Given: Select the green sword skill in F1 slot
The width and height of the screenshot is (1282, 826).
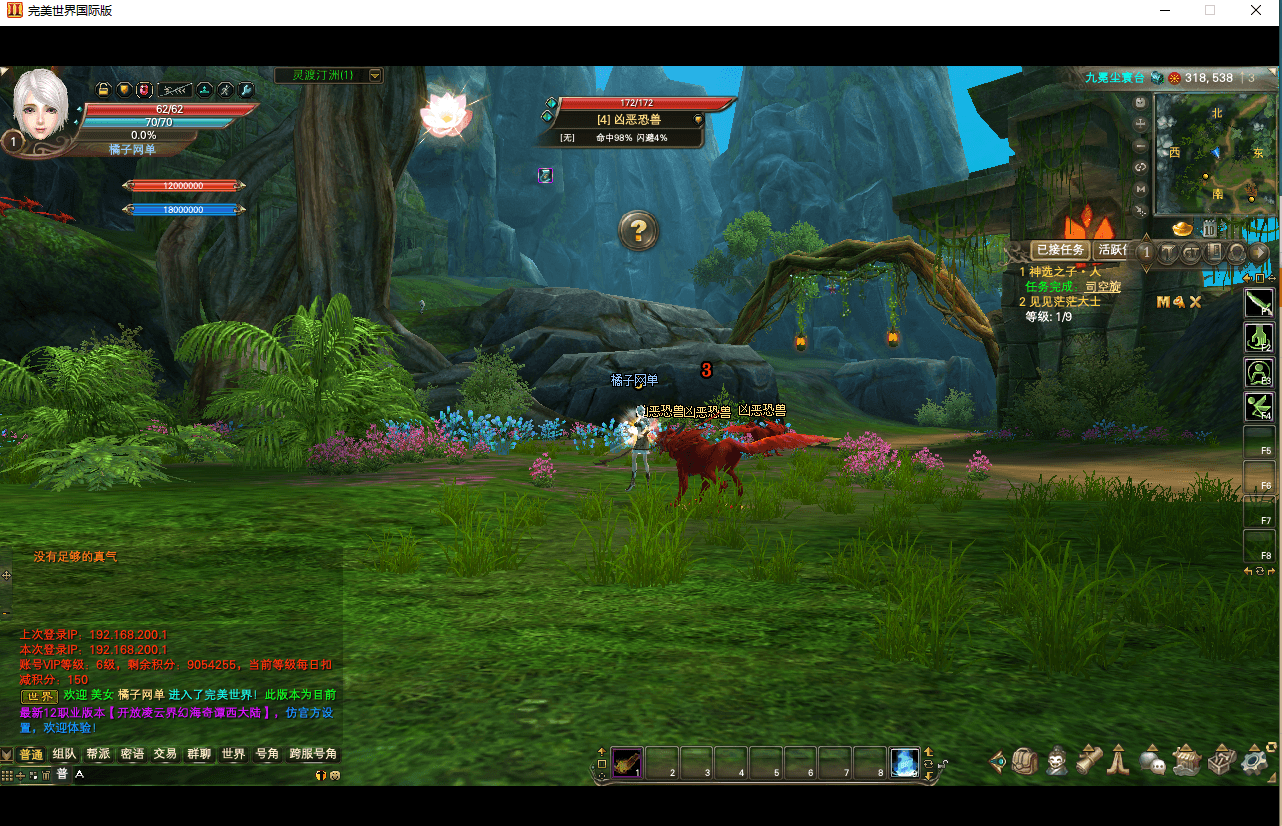Looking at the screenshot, I should tap(1259, 302).
